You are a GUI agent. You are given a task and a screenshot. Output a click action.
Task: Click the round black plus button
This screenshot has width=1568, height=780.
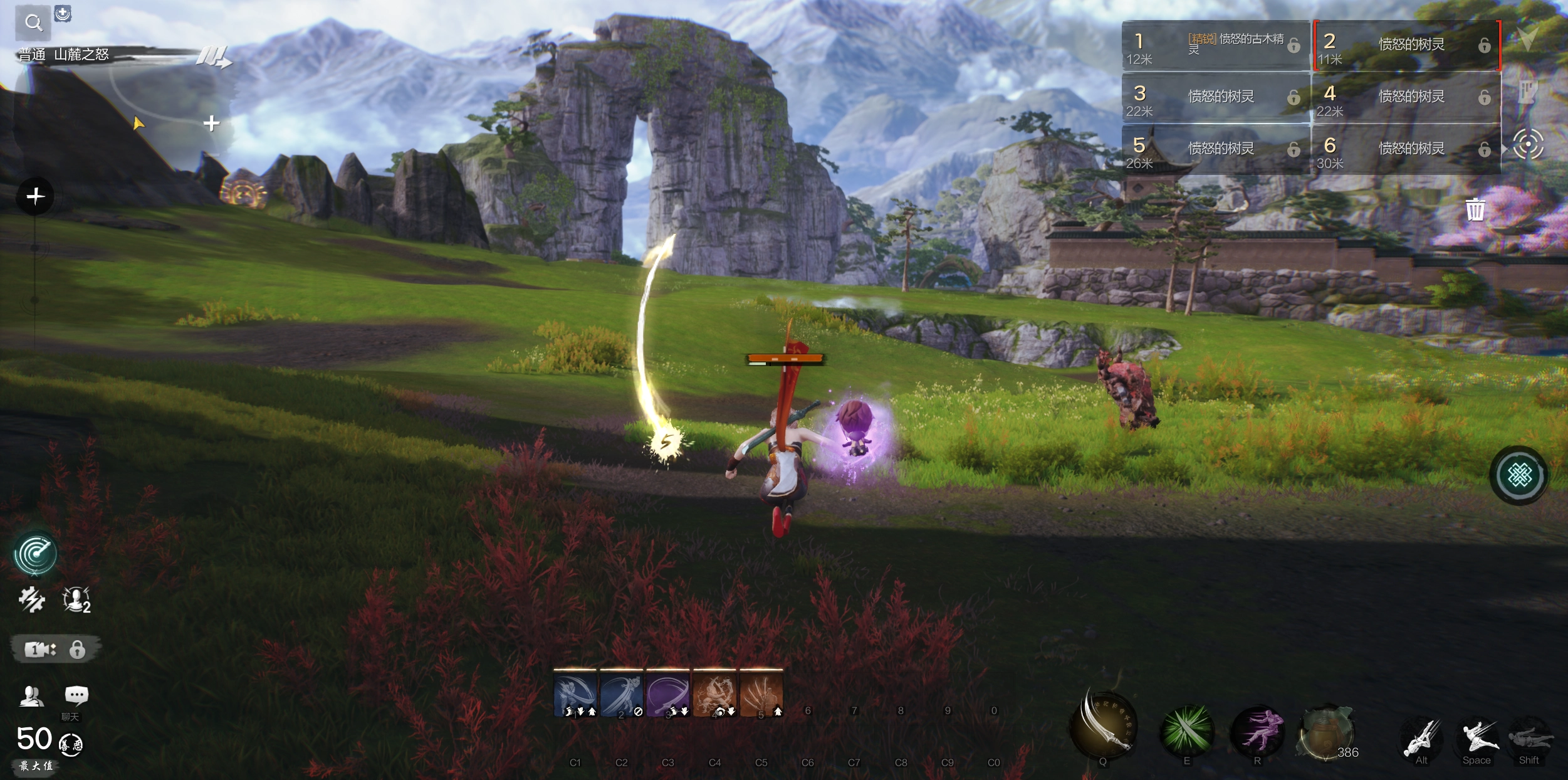[x=36, y=197]
